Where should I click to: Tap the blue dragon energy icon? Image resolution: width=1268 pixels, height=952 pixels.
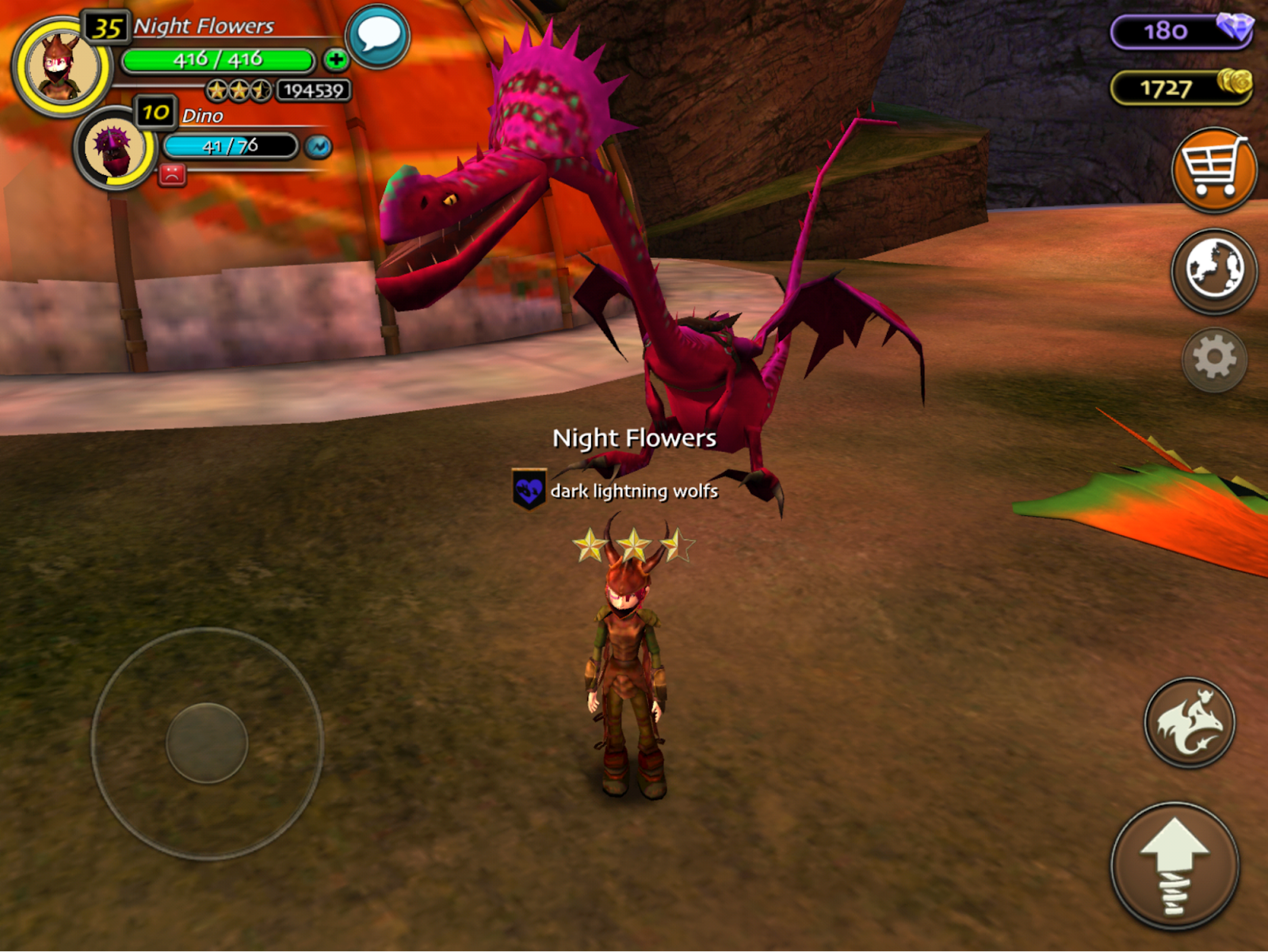point(319,147)
